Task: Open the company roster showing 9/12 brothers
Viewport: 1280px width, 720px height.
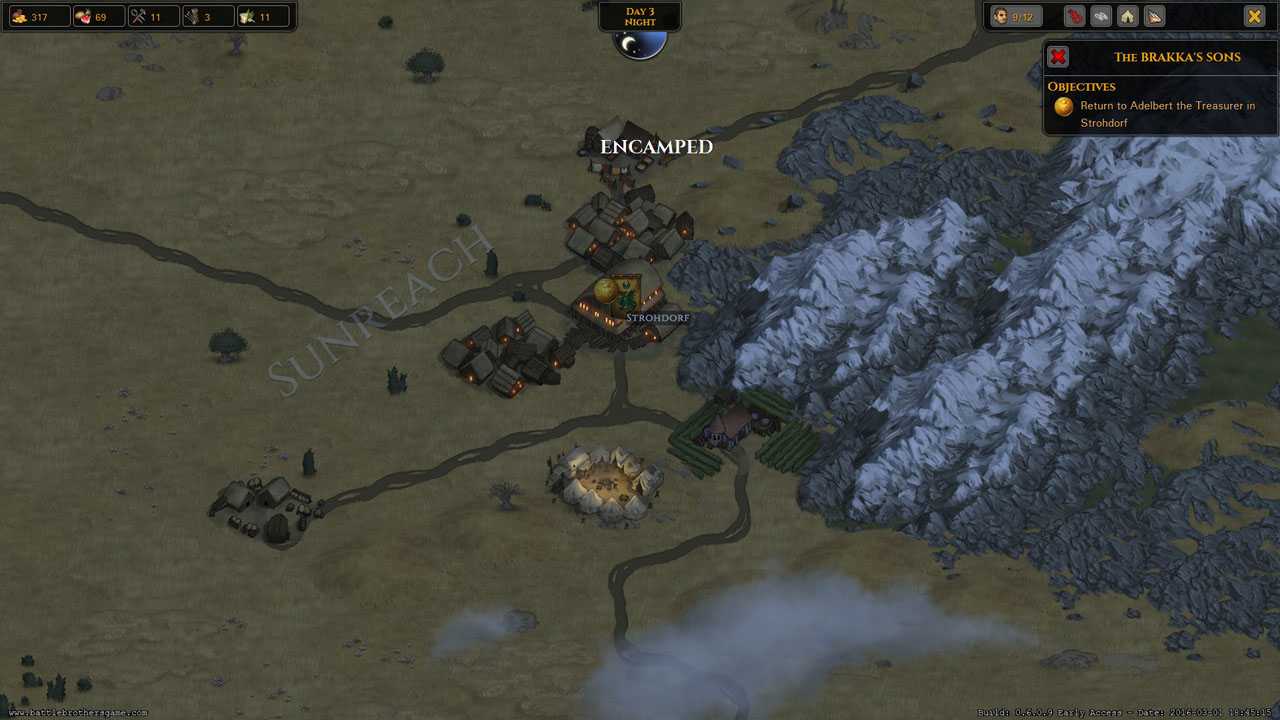Action: (1016, 16)
